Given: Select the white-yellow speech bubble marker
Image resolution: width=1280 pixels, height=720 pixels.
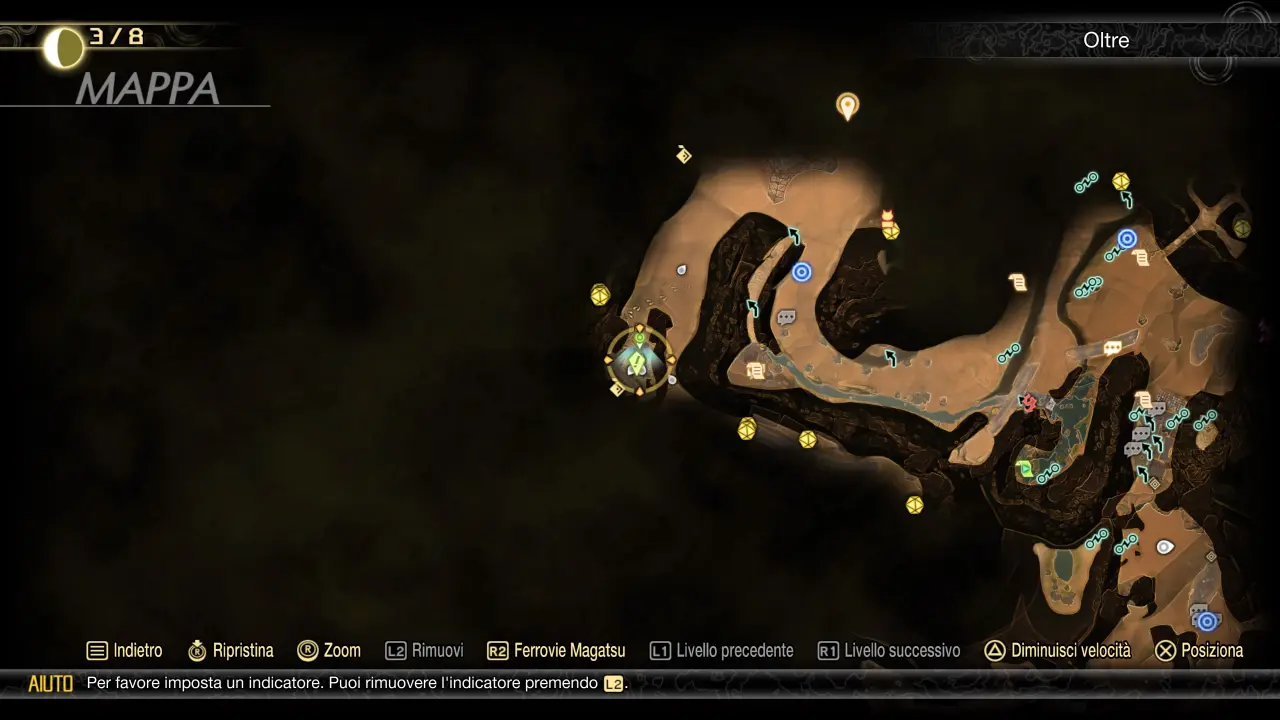Looking at the screenshot, I should [x=1112, y=348].
